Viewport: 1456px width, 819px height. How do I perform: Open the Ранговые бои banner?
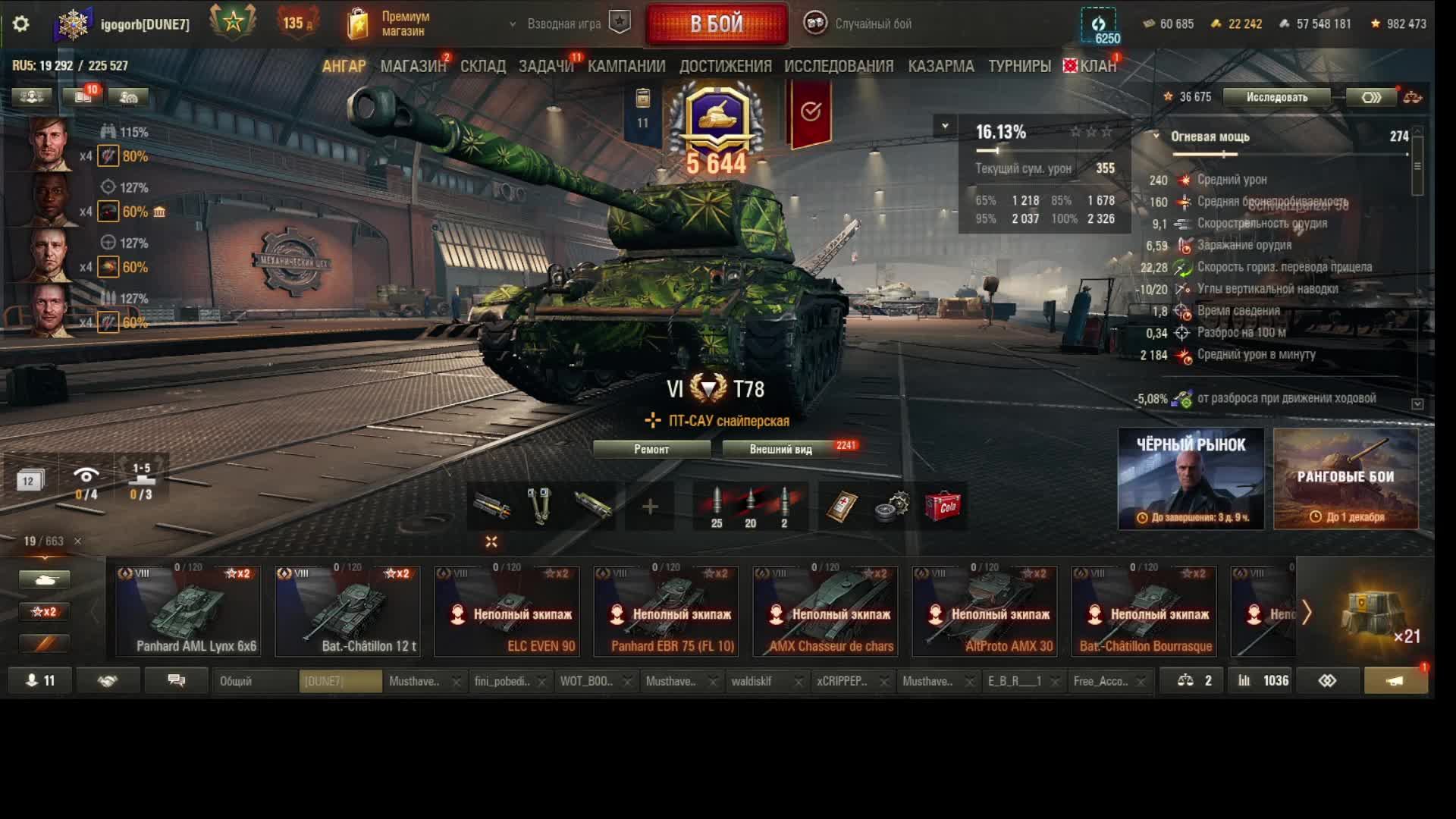pyautogui.click(x=1345, y=479)
